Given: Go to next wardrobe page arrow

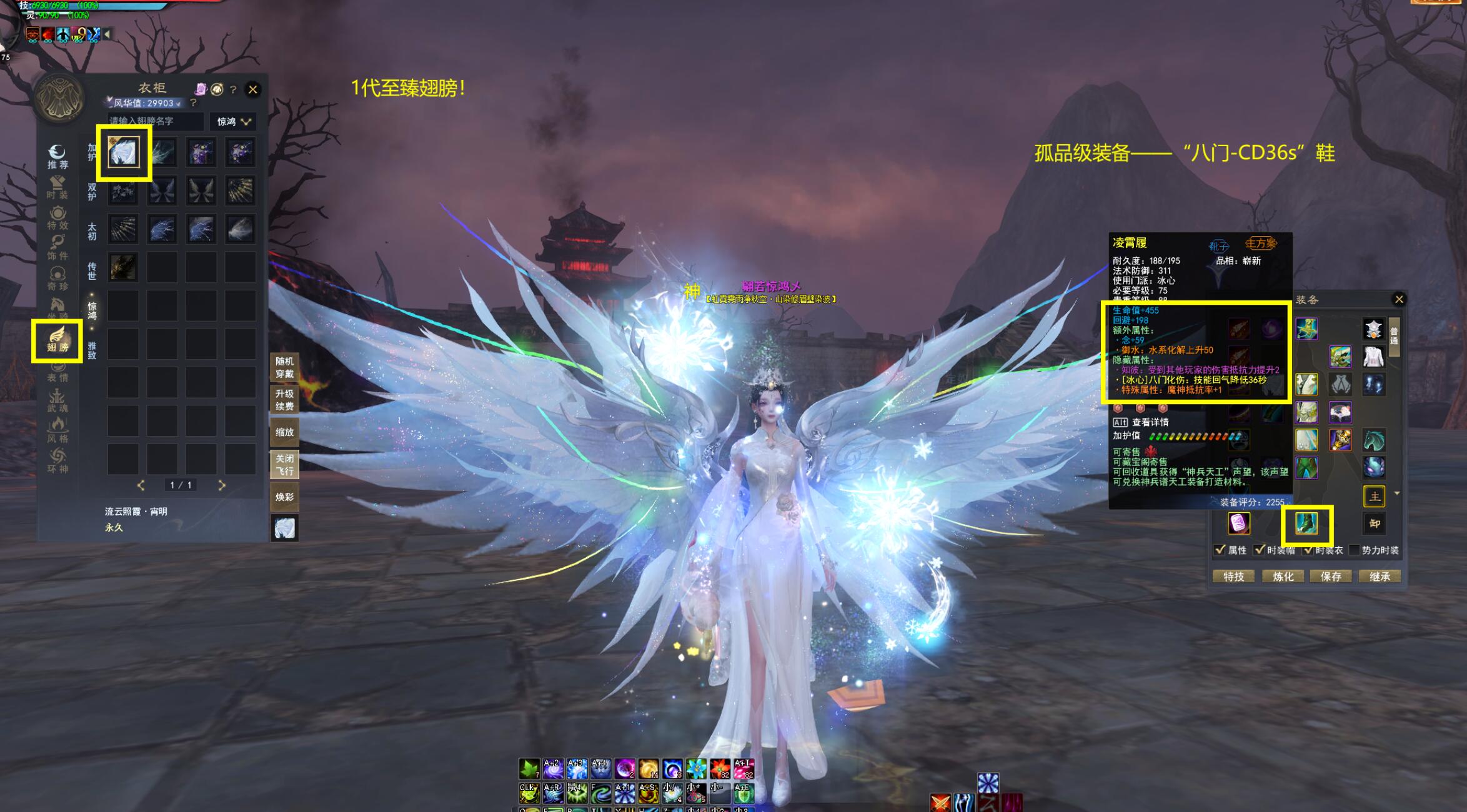Looking at the screenshot, I should pos(222,485).
